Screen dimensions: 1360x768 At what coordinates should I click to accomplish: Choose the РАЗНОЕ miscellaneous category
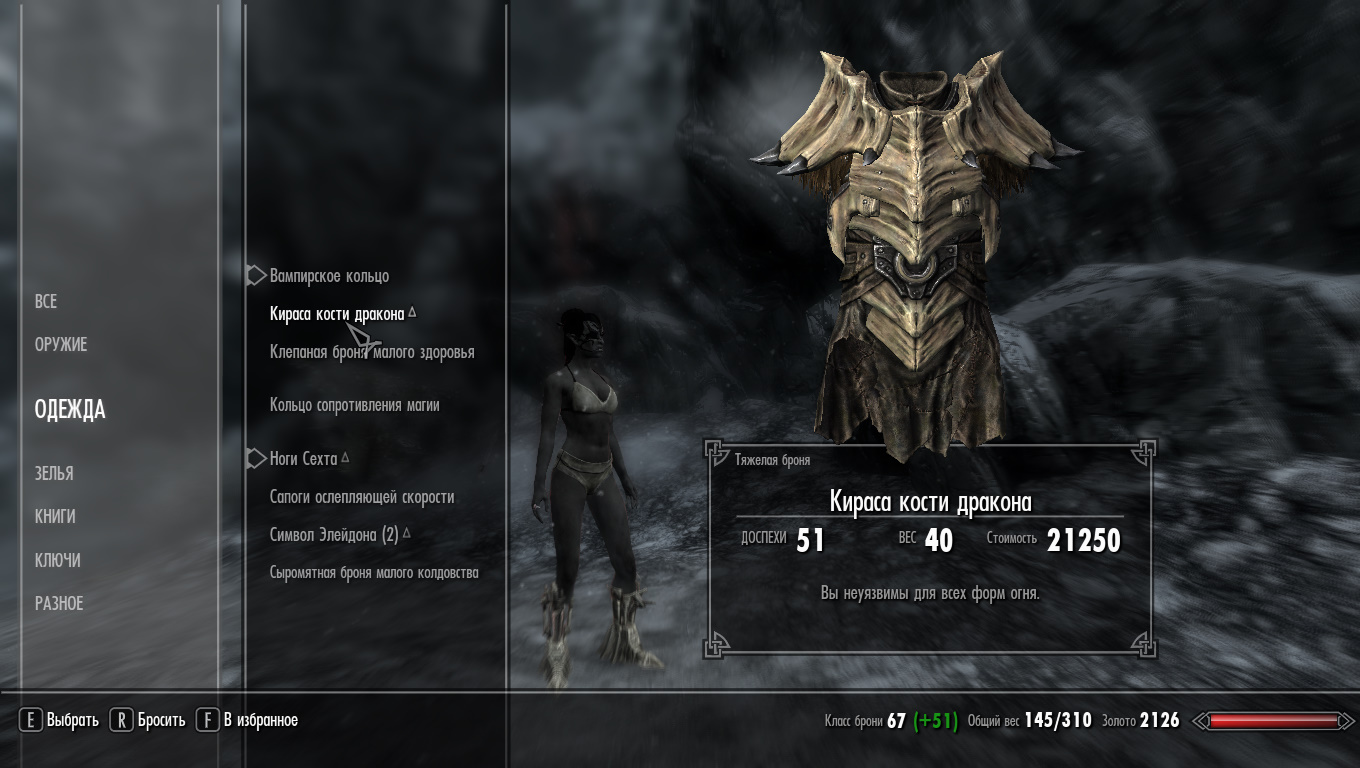coord(59,604)
